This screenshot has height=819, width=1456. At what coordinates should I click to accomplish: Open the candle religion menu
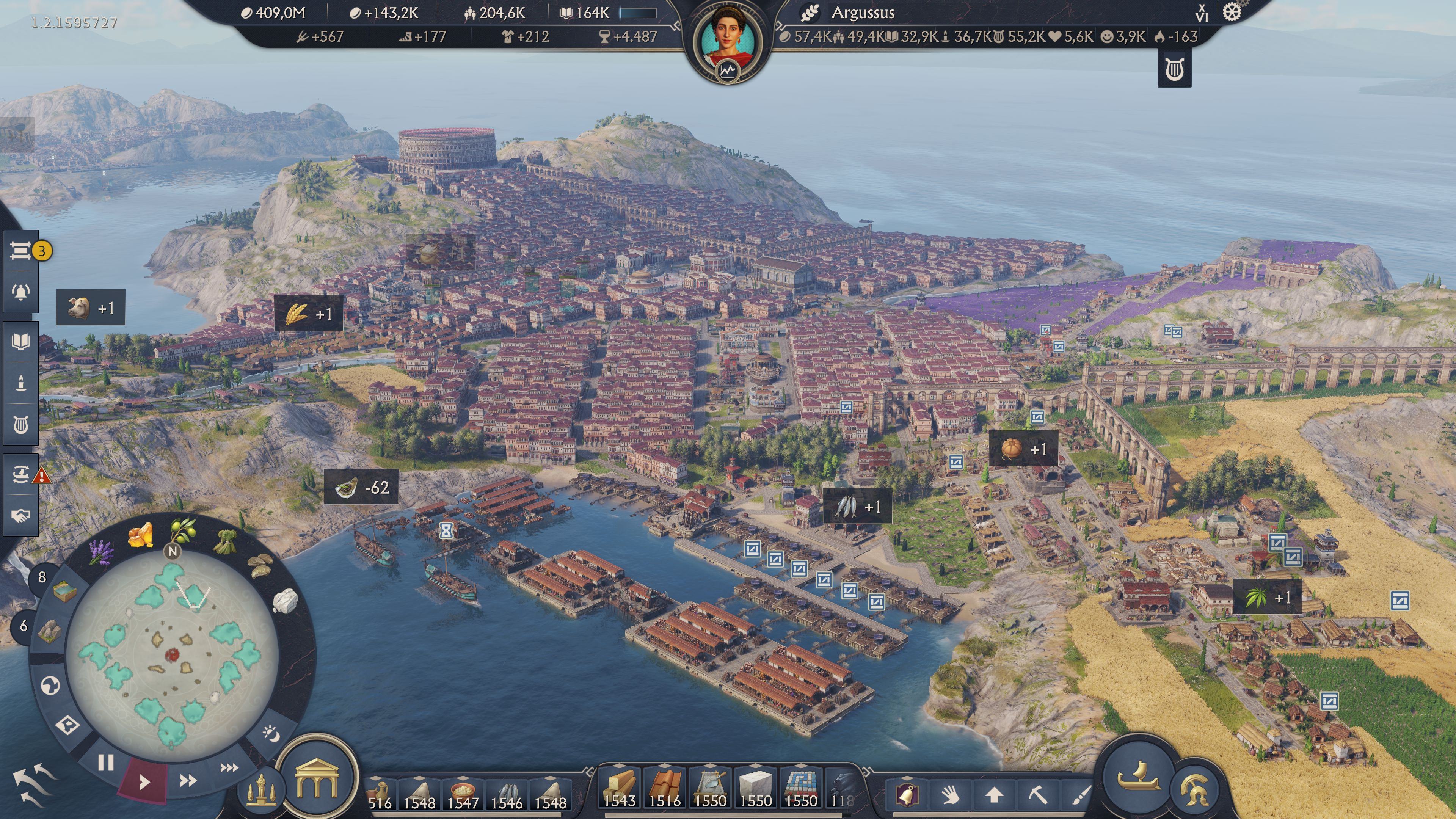click(21, 383)
